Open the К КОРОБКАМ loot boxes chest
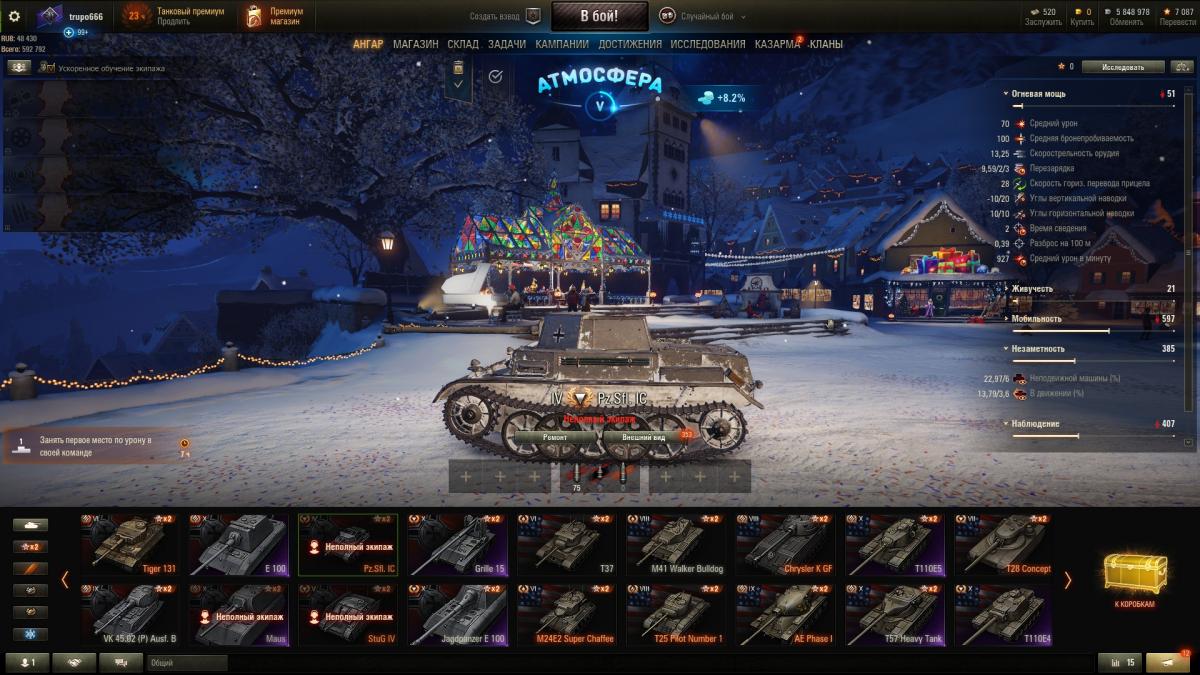 [1135, 579]
